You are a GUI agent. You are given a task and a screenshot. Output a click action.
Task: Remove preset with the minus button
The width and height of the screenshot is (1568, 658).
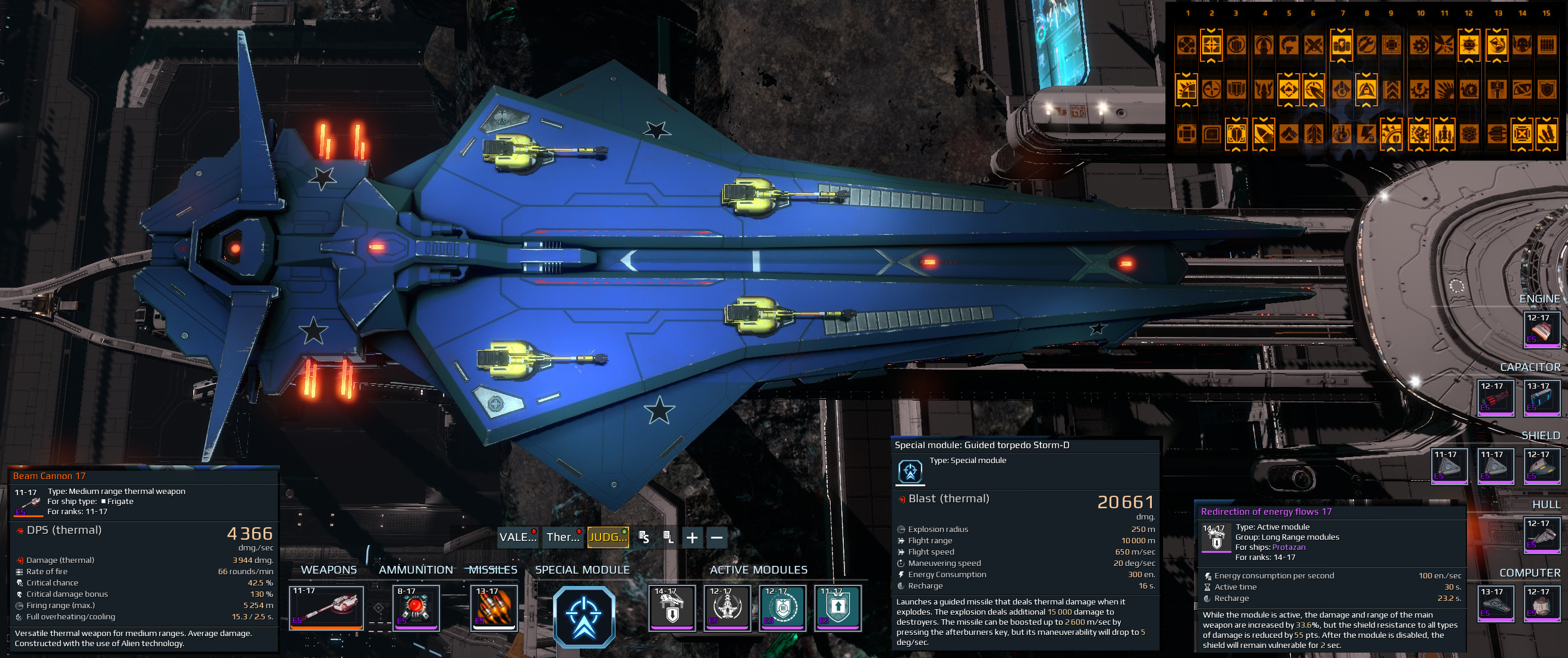(717, 537)
